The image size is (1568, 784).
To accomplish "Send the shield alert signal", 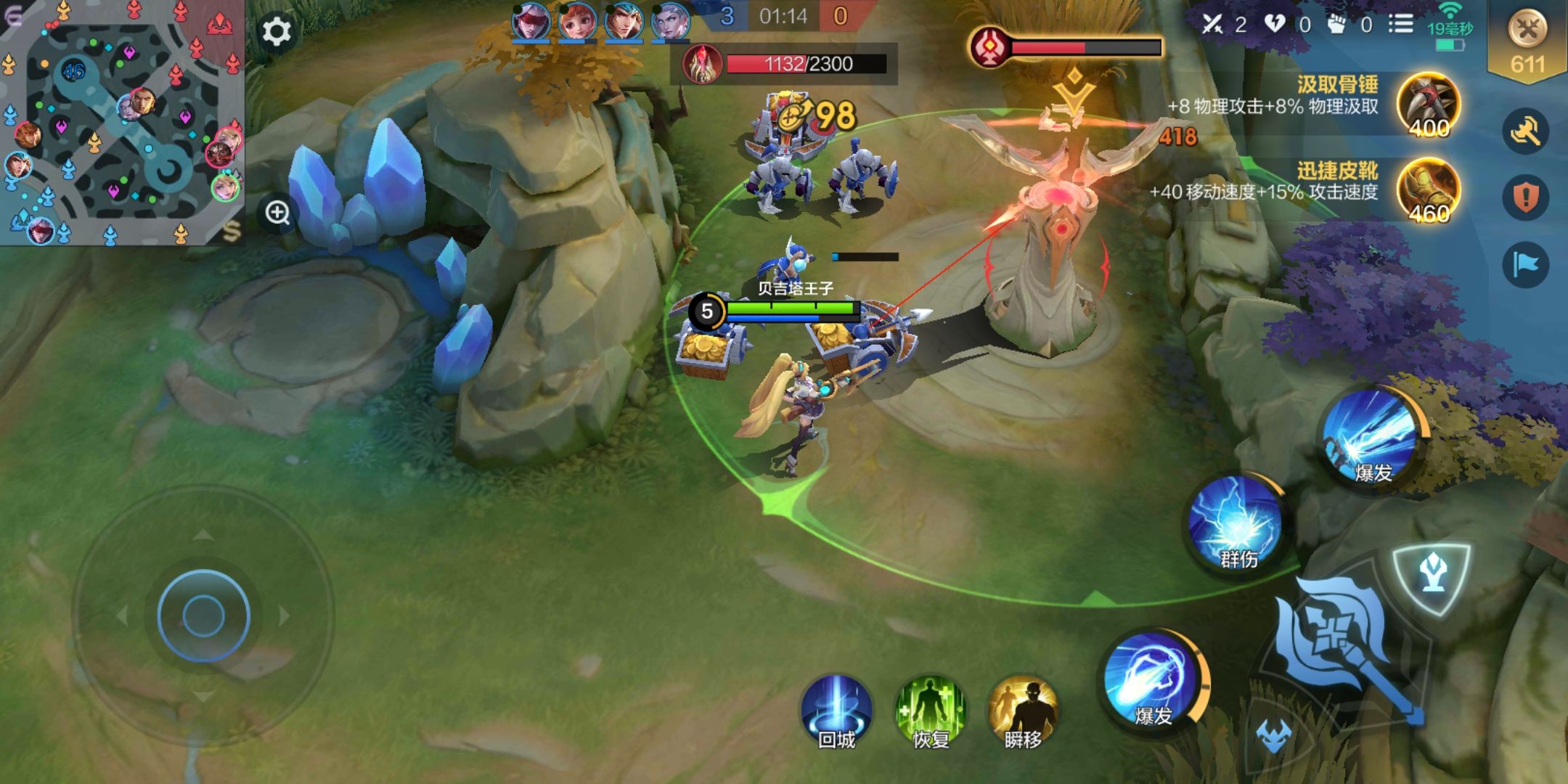I will tap(1526, 197).
